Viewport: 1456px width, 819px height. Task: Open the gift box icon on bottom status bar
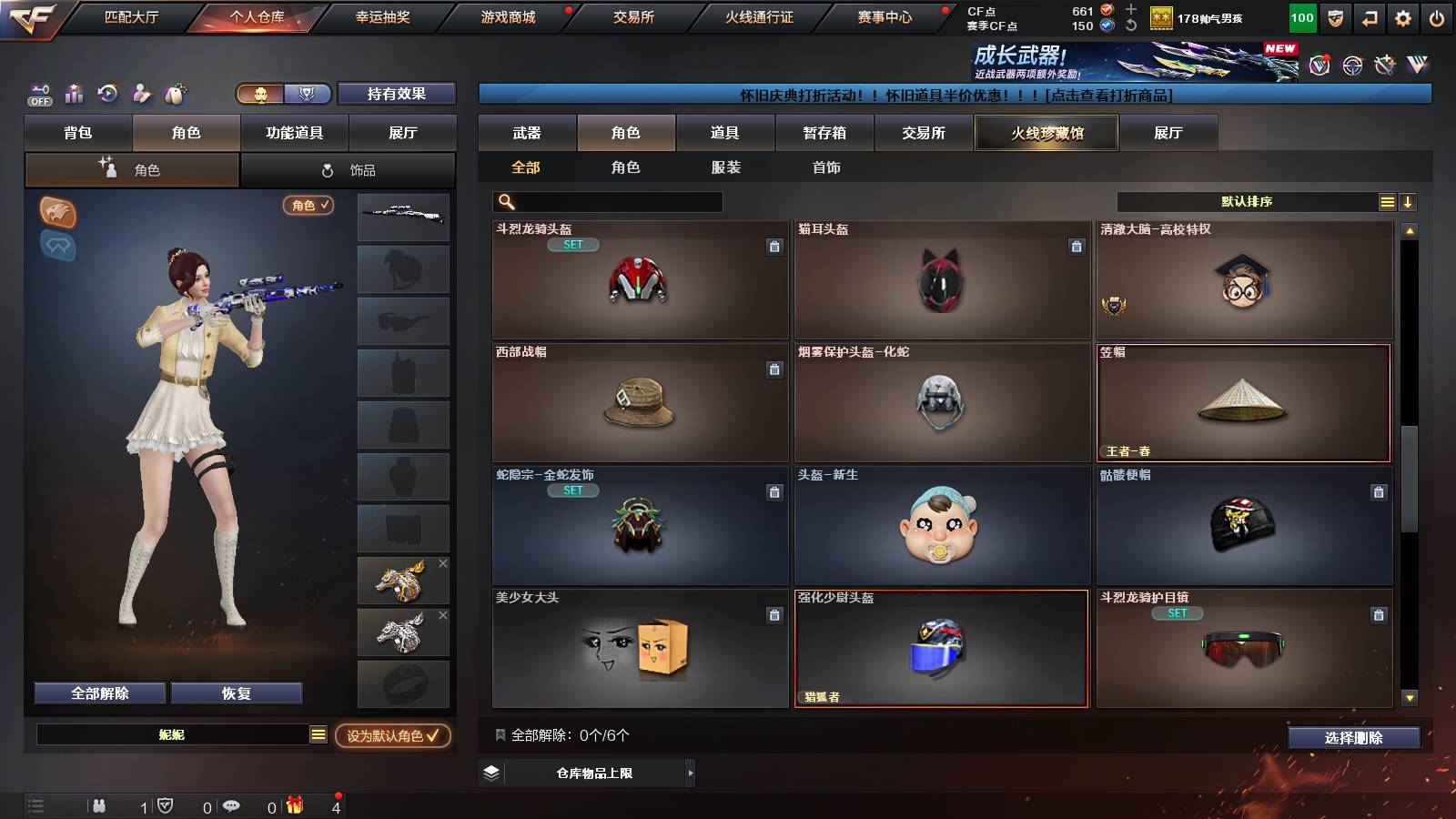tap(293, 805)
